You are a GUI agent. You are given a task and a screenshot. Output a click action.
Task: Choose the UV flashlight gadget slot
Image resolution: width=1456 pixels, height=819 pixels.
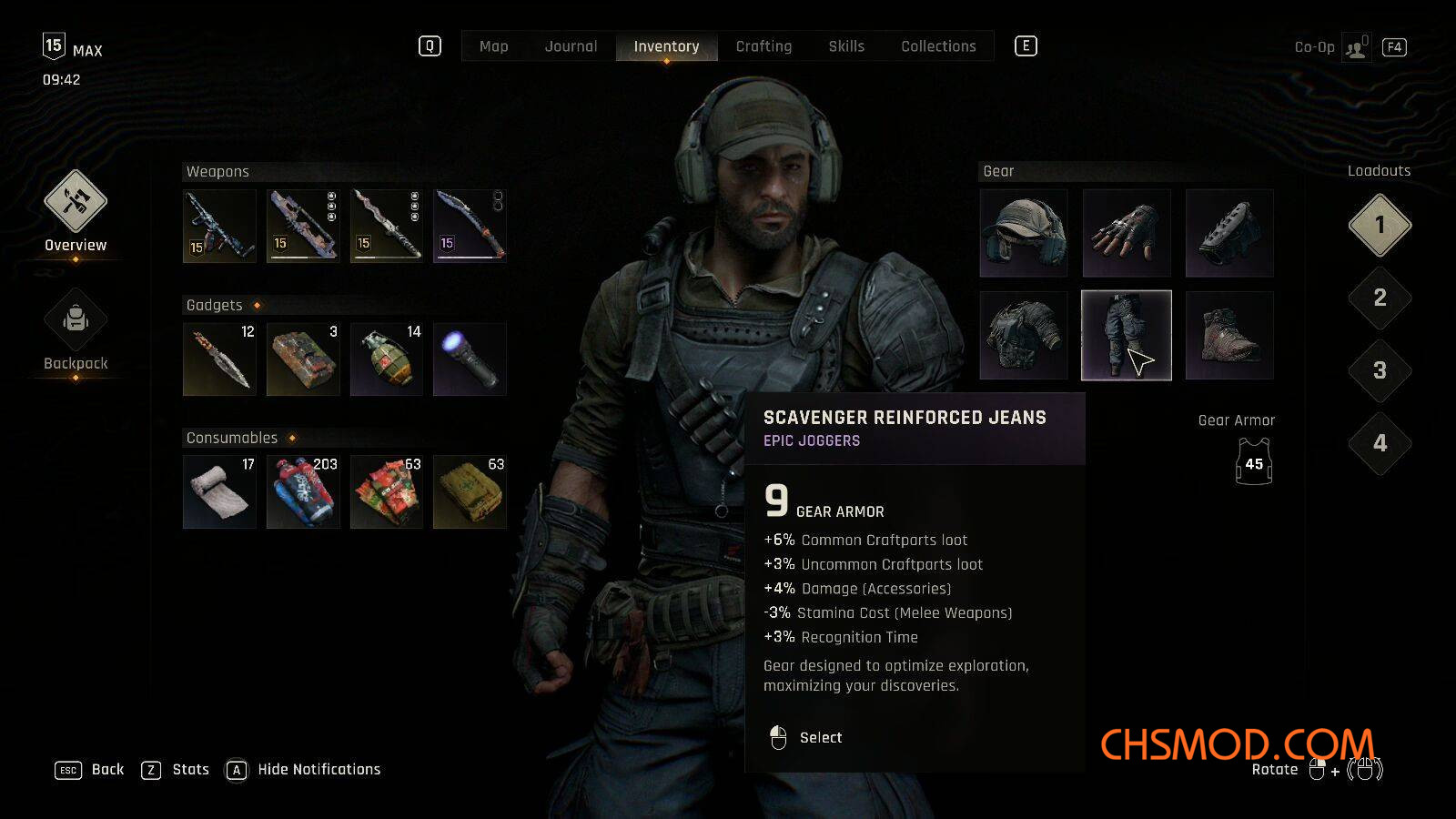470,359
